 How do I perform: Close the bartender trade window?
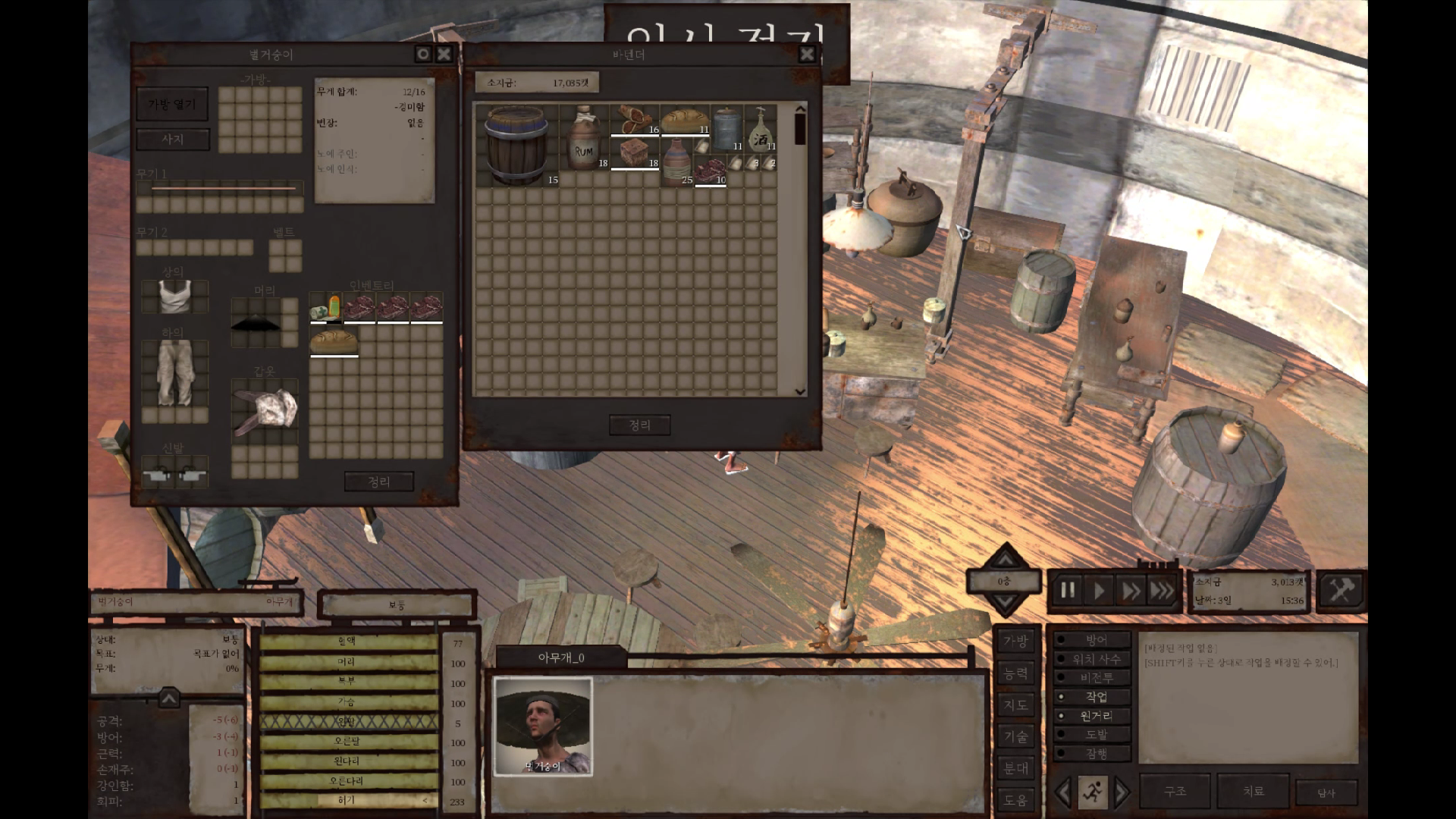pyautogui.click(x=807, y=54)
